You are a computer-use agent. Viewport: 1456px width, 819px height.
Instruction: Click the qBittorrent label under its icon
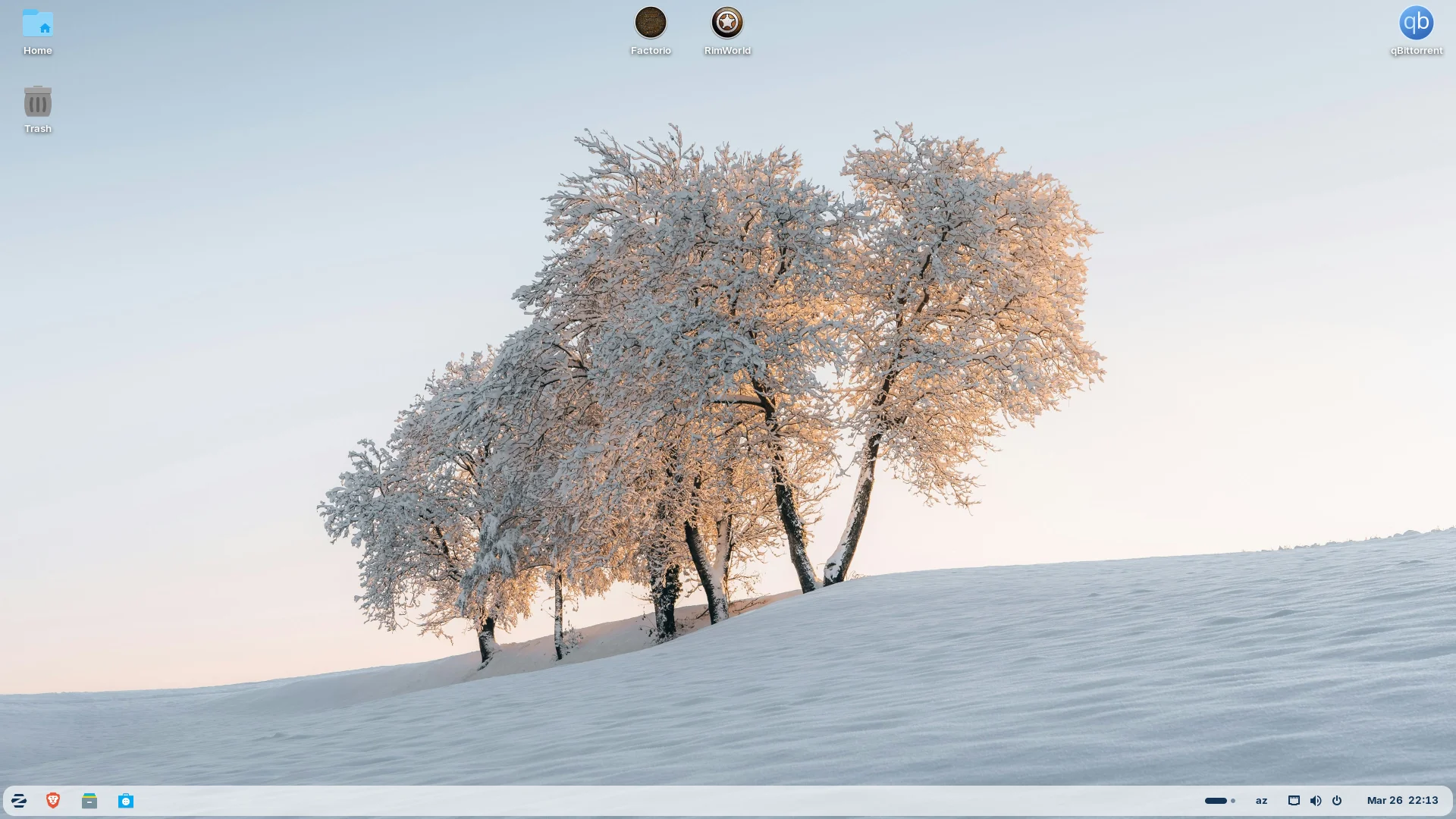coord(1415,50)
